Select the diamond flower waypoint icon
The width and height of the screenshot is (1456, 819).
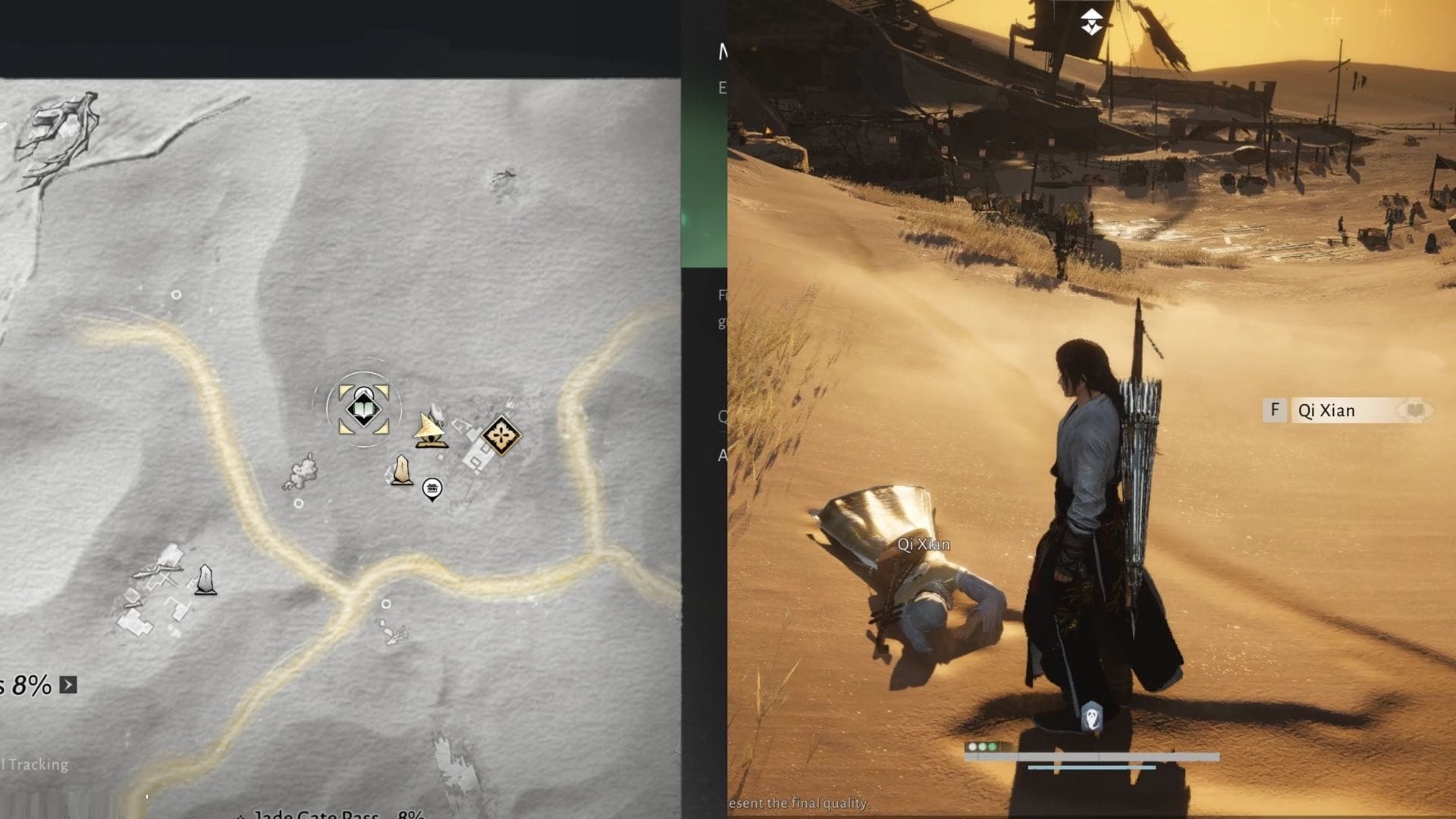500,437
